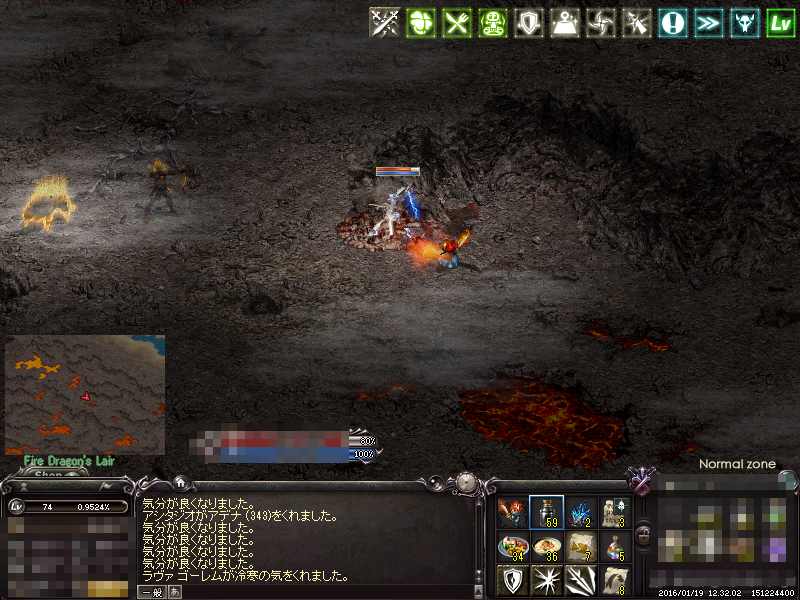Screen dimensions: 800x600
Task: Open the exclamation mark notice icon
Action: pos(673,23)
